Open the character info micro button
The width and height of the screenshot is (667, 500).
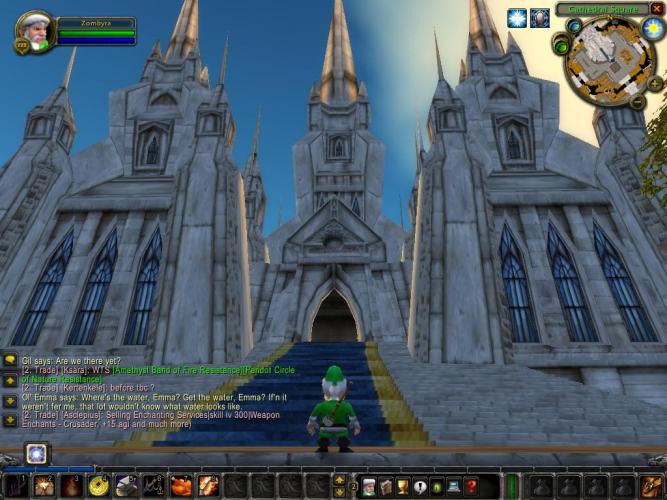click(x=367, y=486)
